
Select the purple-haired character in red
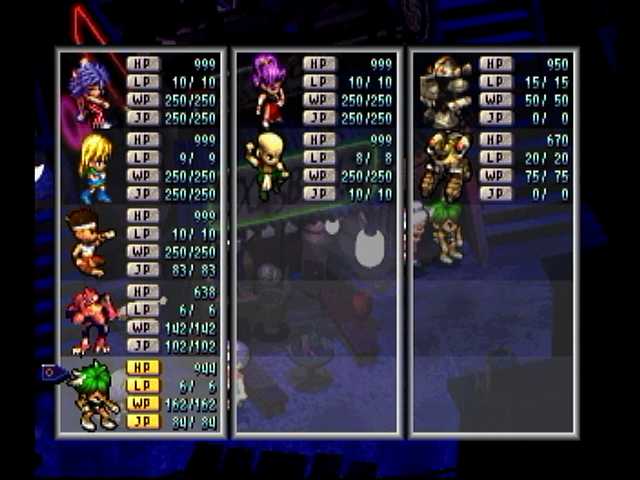[x=90, y=92]
